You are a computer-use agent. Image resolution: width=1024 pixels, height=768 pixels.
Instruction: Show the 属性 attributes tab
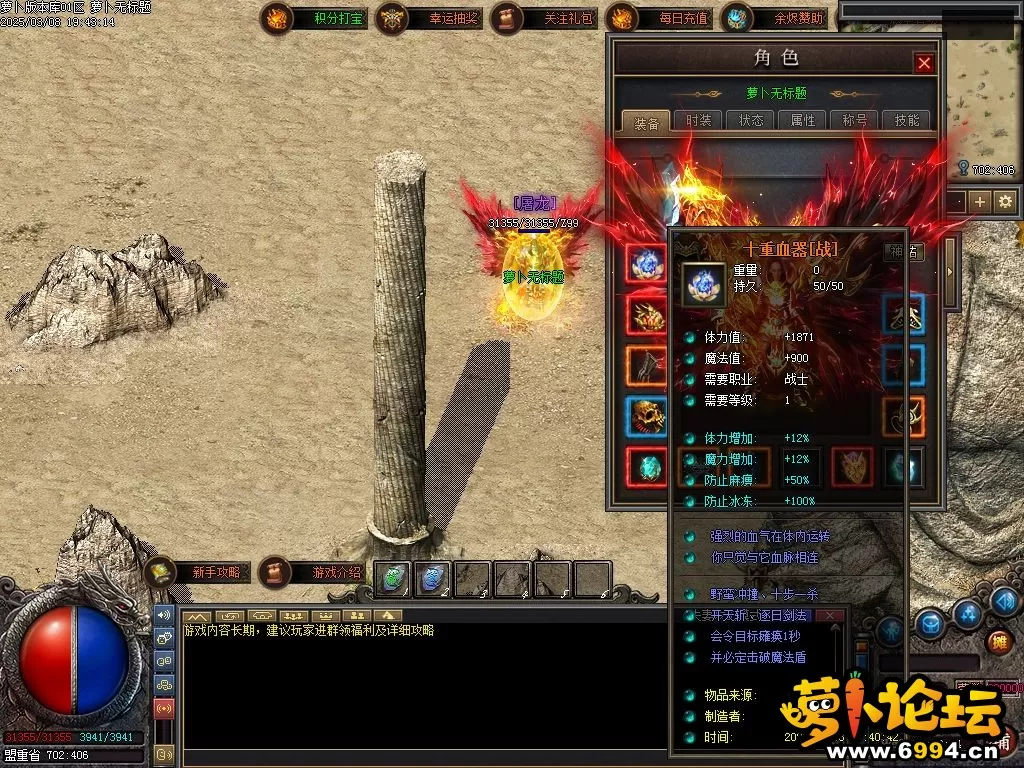coord(802,120)
